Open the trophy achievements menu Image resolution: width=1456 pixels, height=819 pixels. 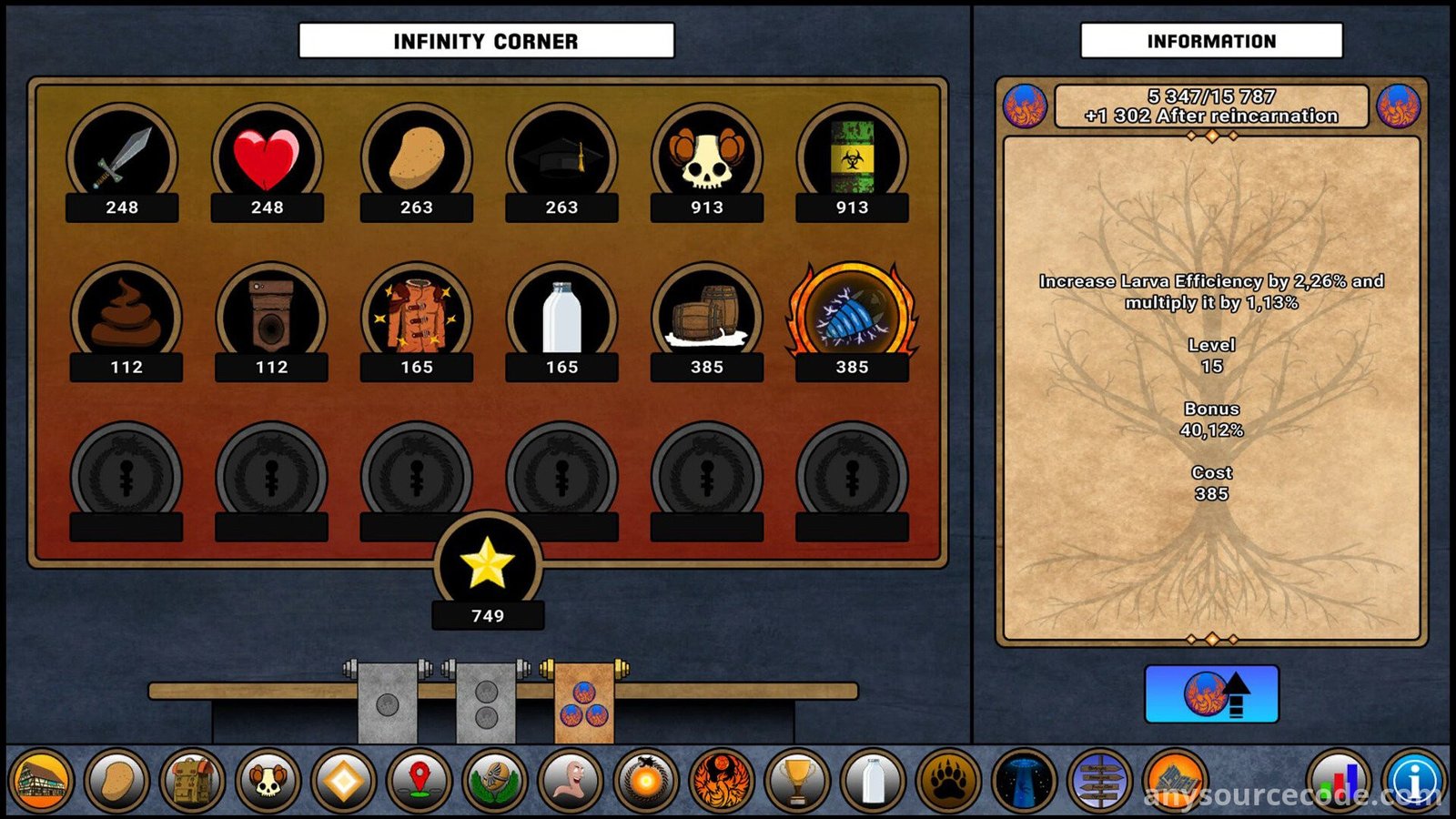tap(797, 781)
